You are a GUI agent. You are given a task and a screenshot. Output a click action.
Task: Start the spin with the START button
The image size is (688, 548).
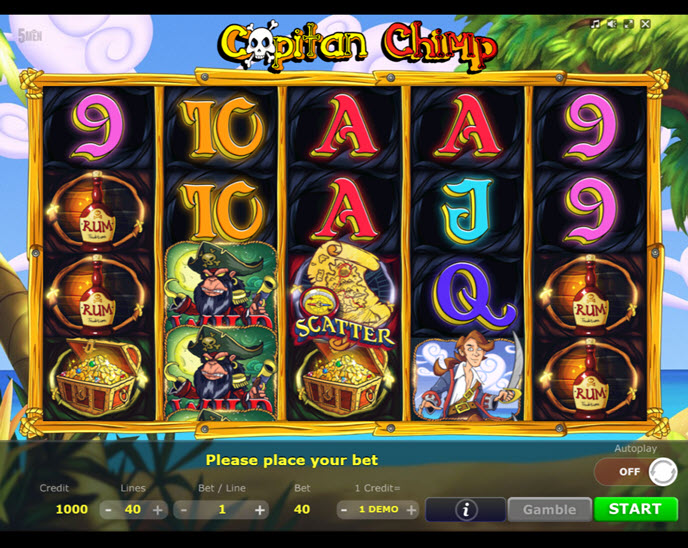[635, 509]
